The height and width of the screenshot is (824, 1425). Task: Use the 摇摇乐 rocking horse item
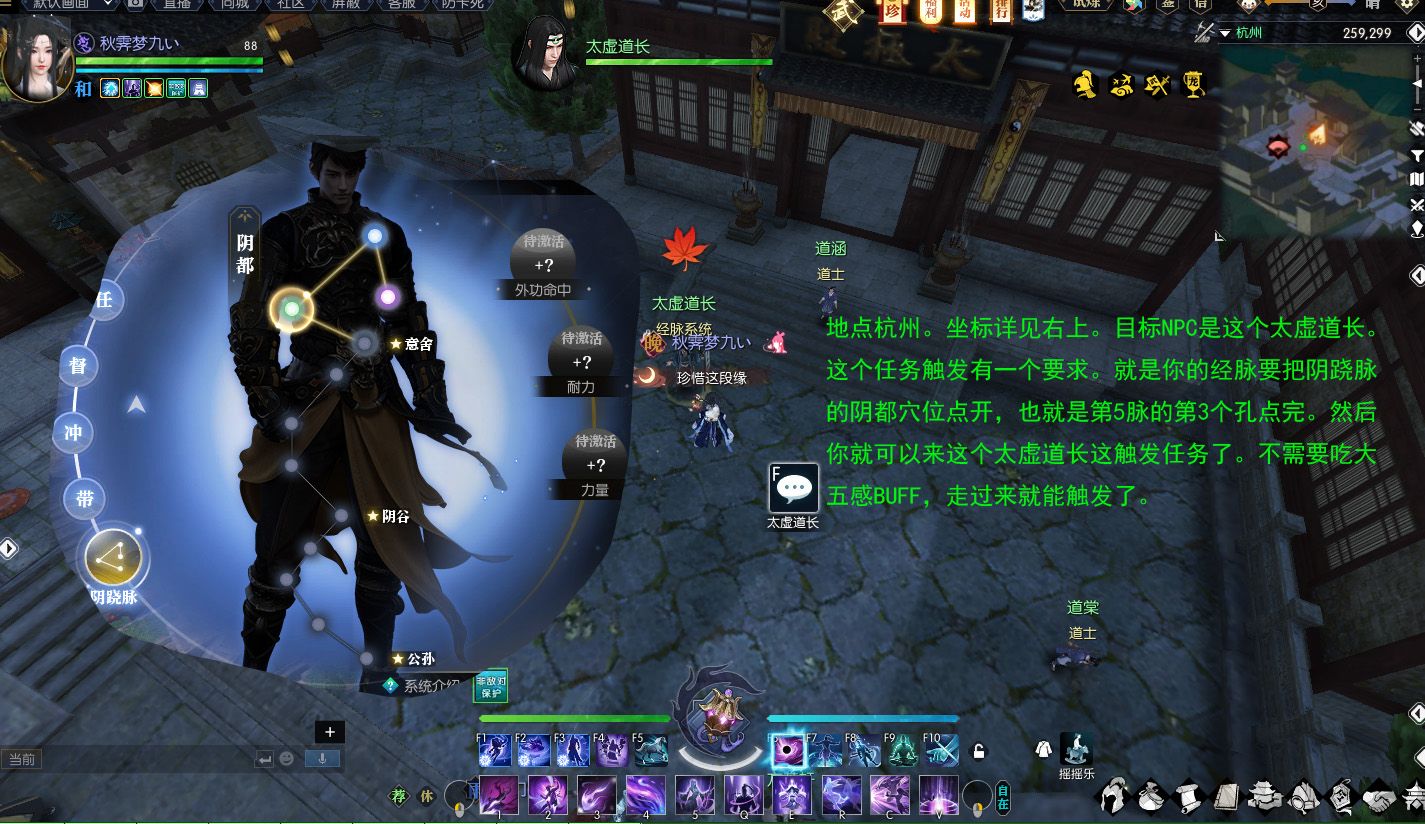[1077, 750]
